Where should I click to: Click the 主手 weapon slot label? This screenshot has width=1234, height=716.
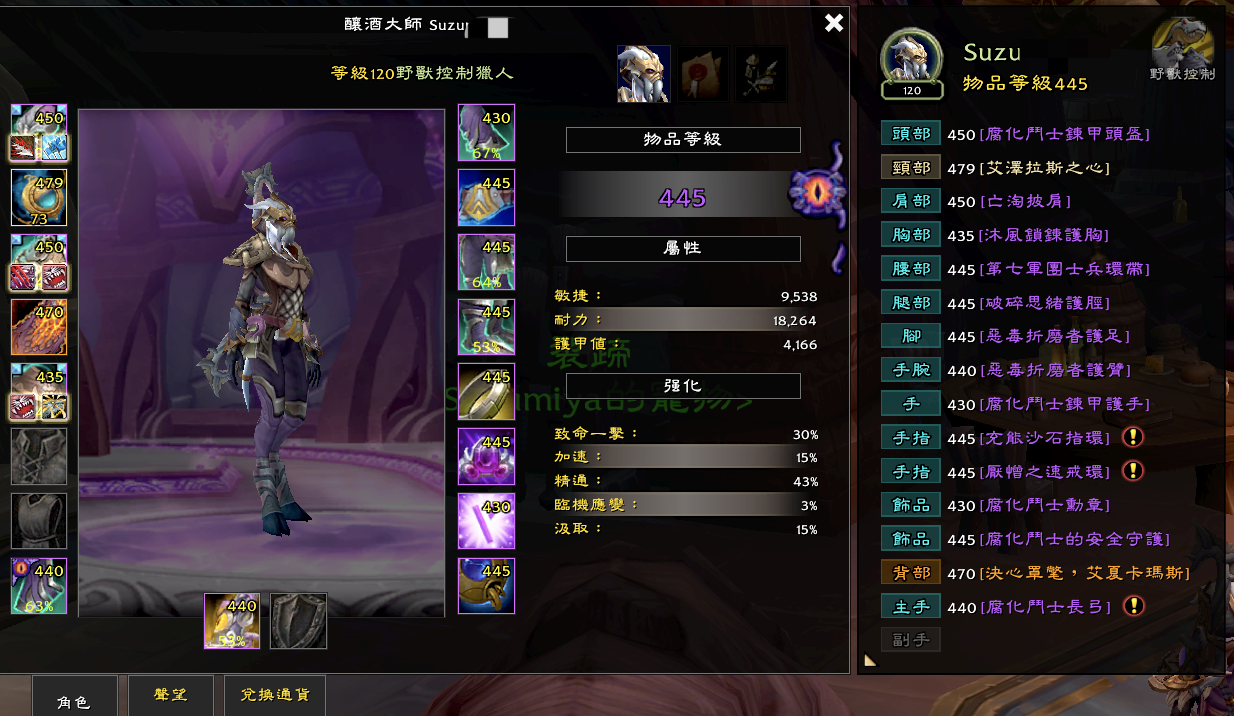pos(910,606)
